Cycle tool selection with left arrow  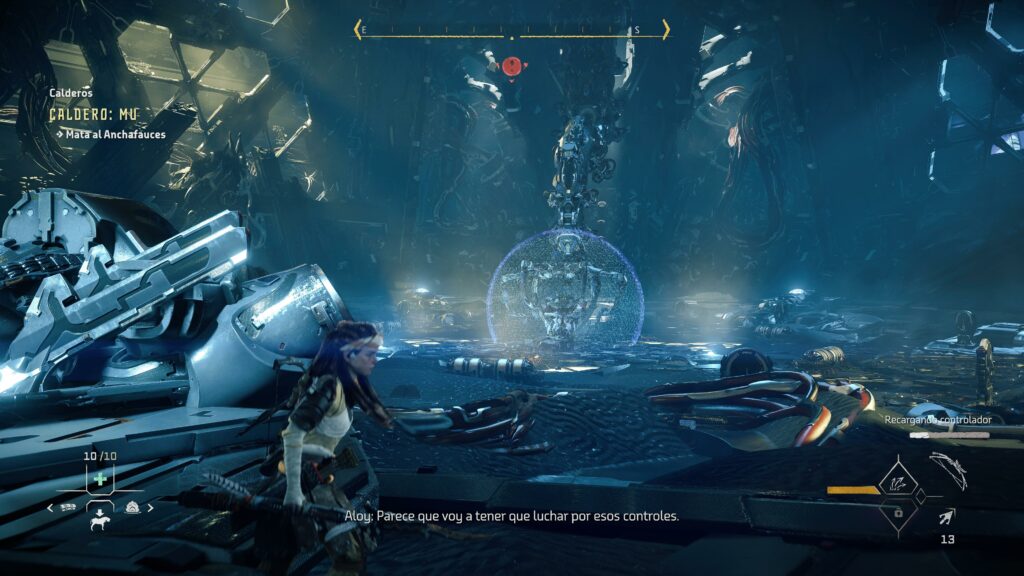[x=52, y=508]
